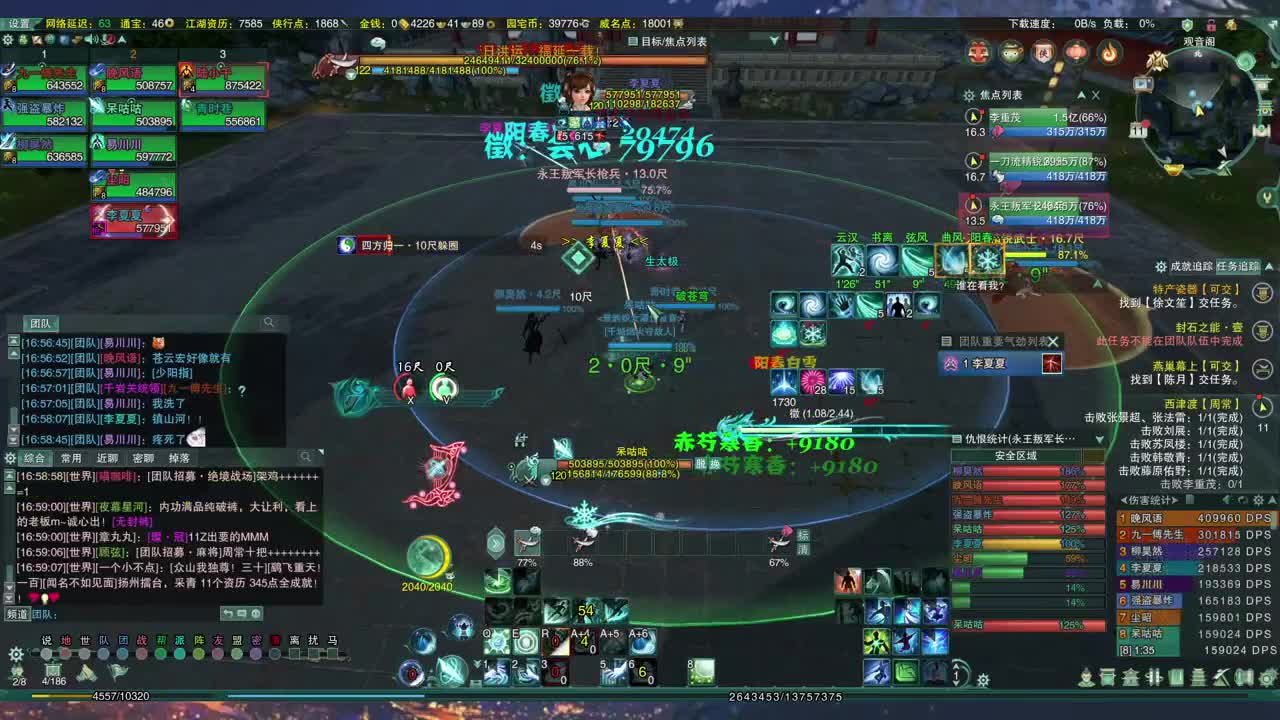The height and width of the screenshot is (720, 1280).
Task: Click the yellow experience bar showing 4557/10320
Action: (x=120, y=696)
